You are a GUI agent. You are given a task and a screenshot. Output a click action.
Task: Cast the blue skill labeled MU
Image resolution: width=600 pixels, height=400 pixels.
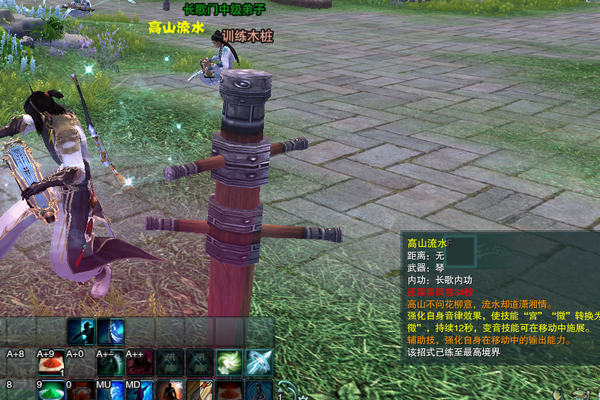click(110, 389)
